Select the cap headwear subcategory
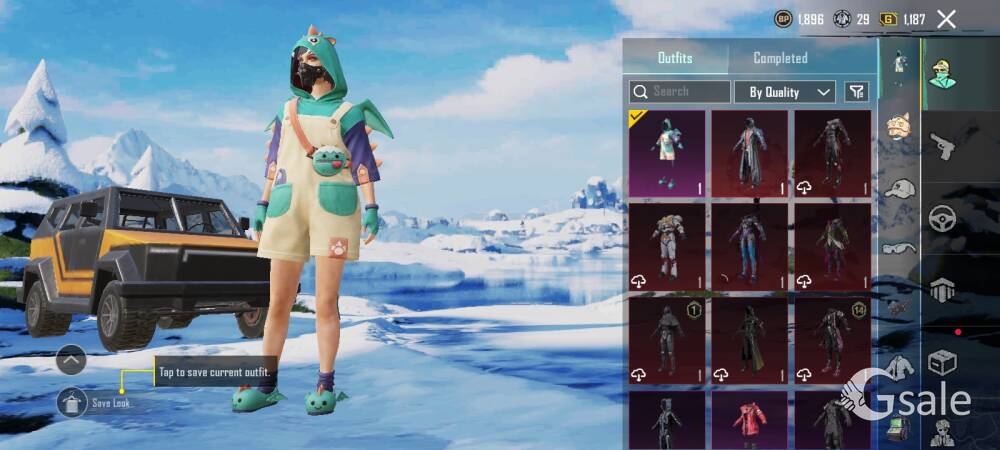 pos(900,188)
